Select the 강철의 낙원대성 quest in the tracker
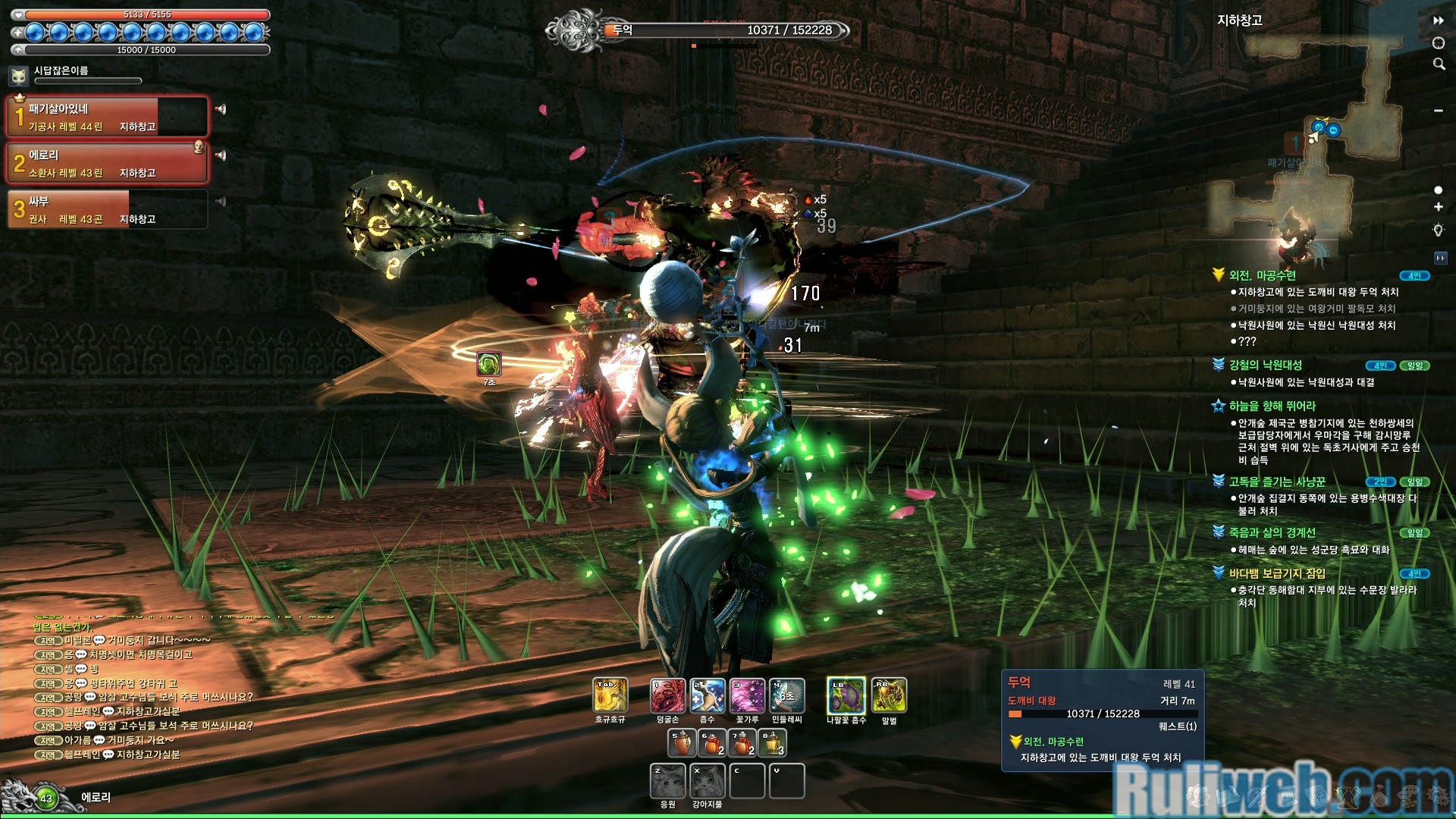This screenshot has height=819, width=1456. tap(1265, 365)
